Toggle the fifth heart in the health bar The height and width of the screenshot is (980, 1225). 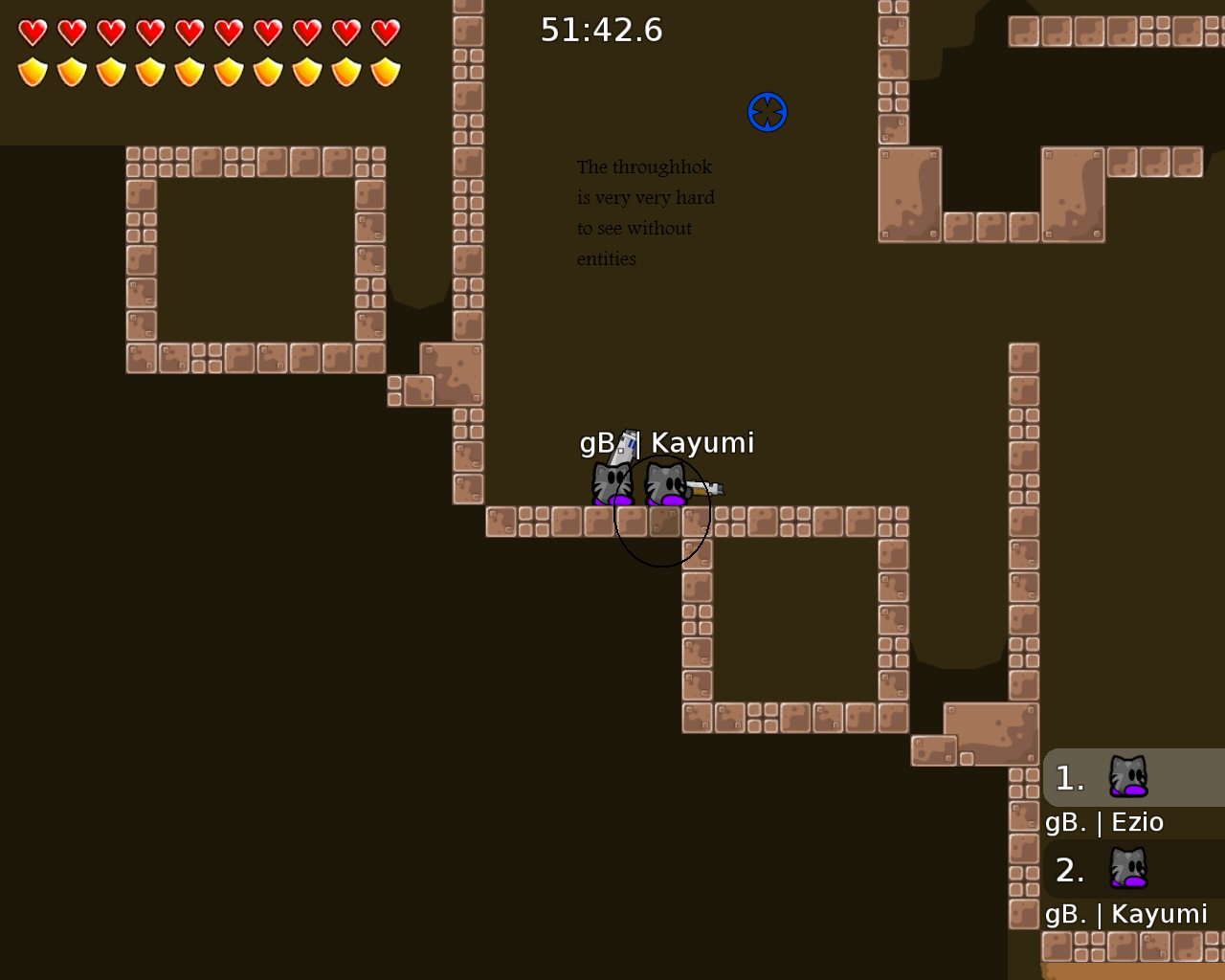pos(188,32)
